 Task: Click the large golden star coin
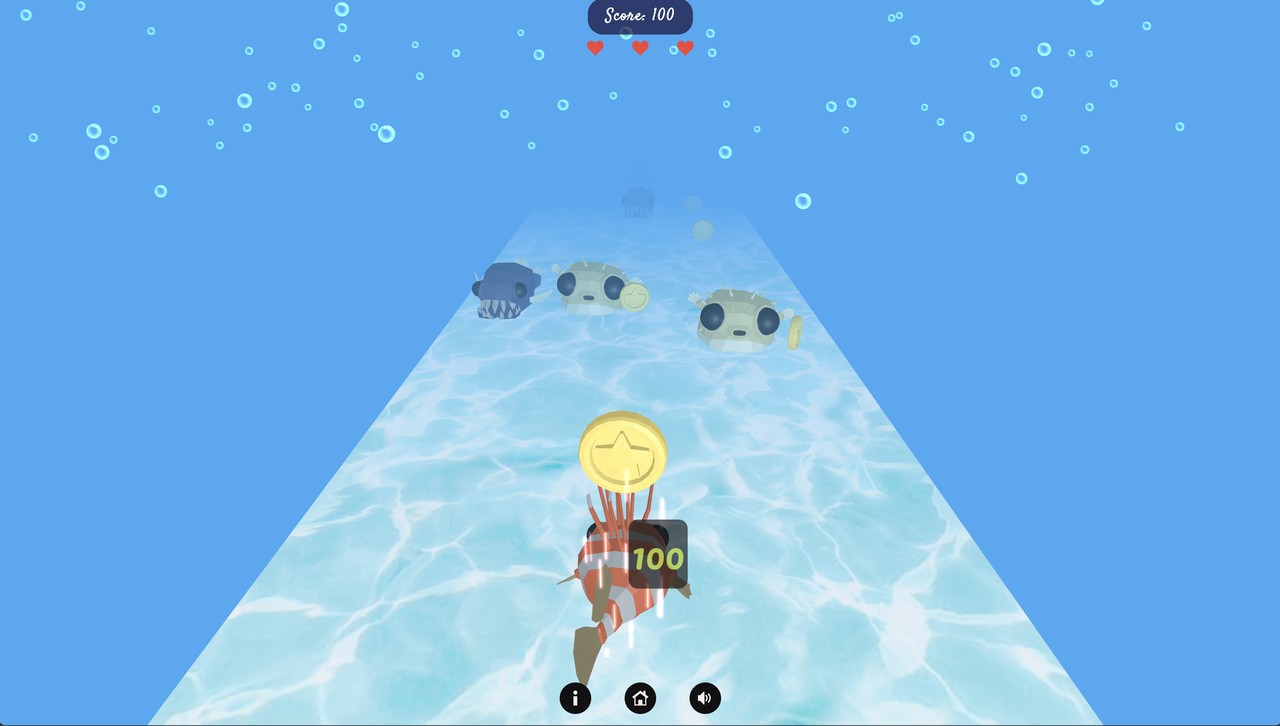click(622, 453)
